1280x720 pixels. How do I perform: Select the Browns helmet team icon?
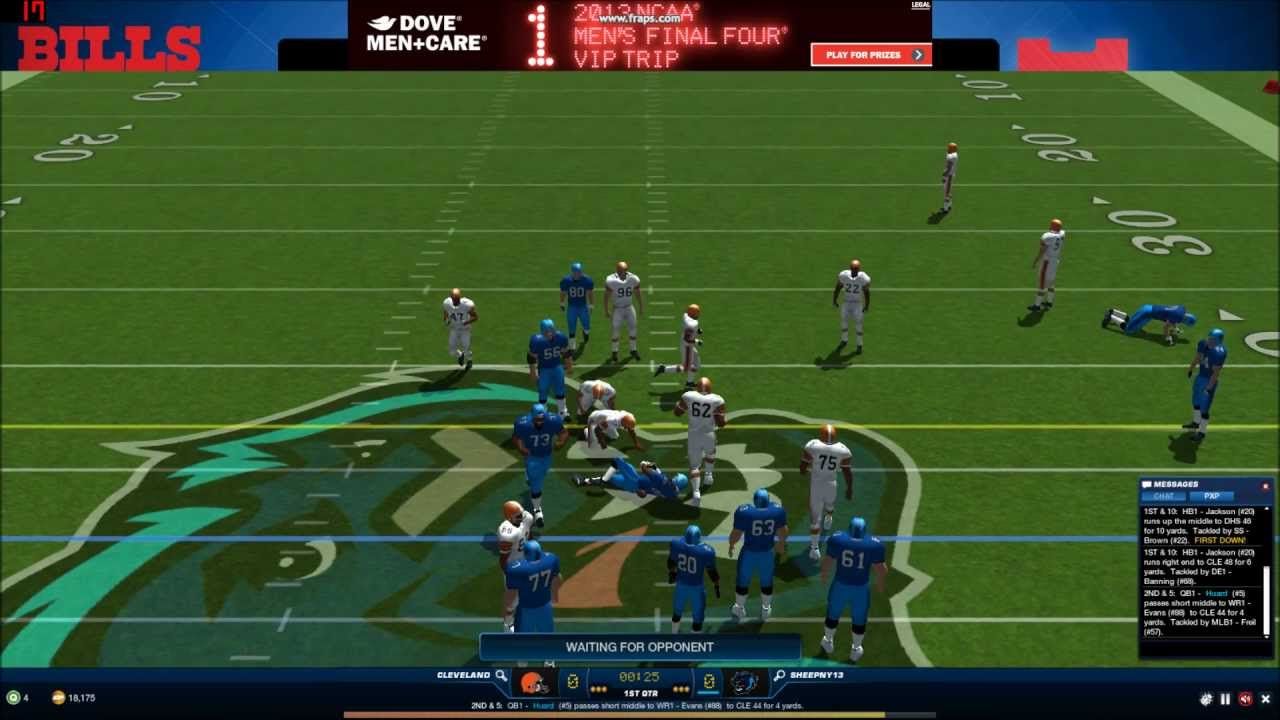click(x=535, y=681)
